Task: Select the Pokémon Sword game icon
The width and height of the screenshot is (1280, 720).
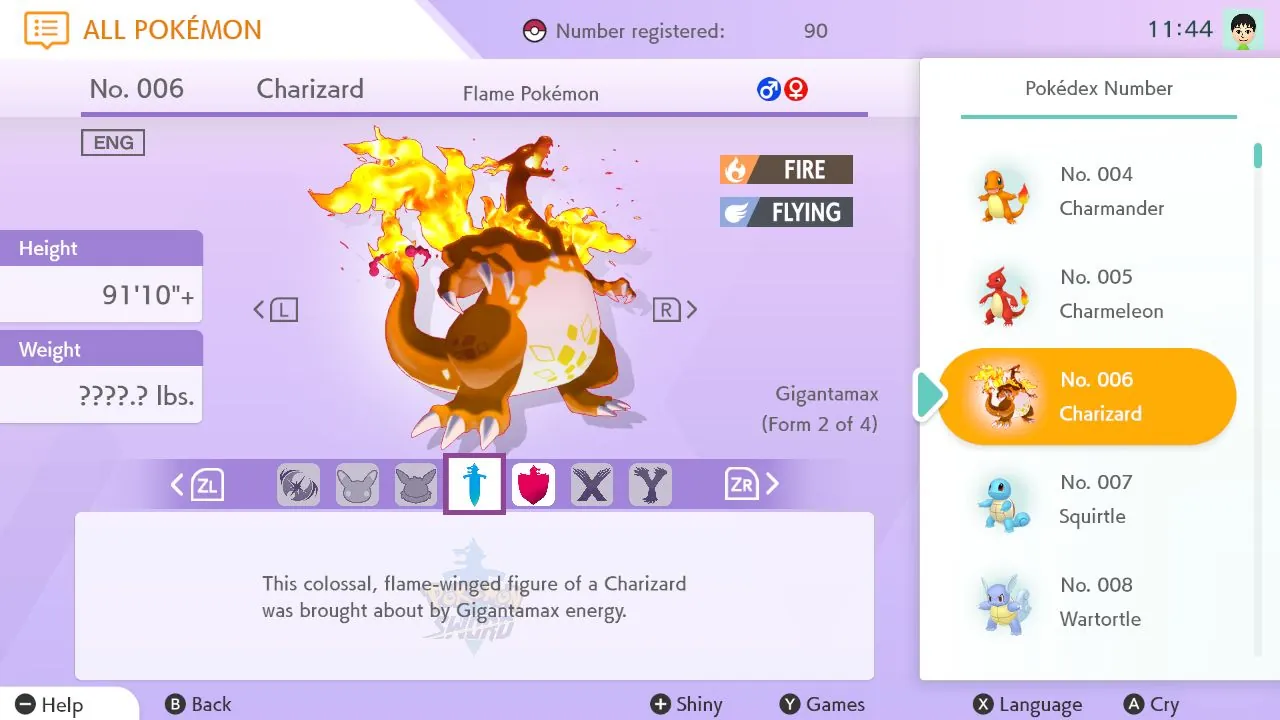Action: [x=473, y=484]
